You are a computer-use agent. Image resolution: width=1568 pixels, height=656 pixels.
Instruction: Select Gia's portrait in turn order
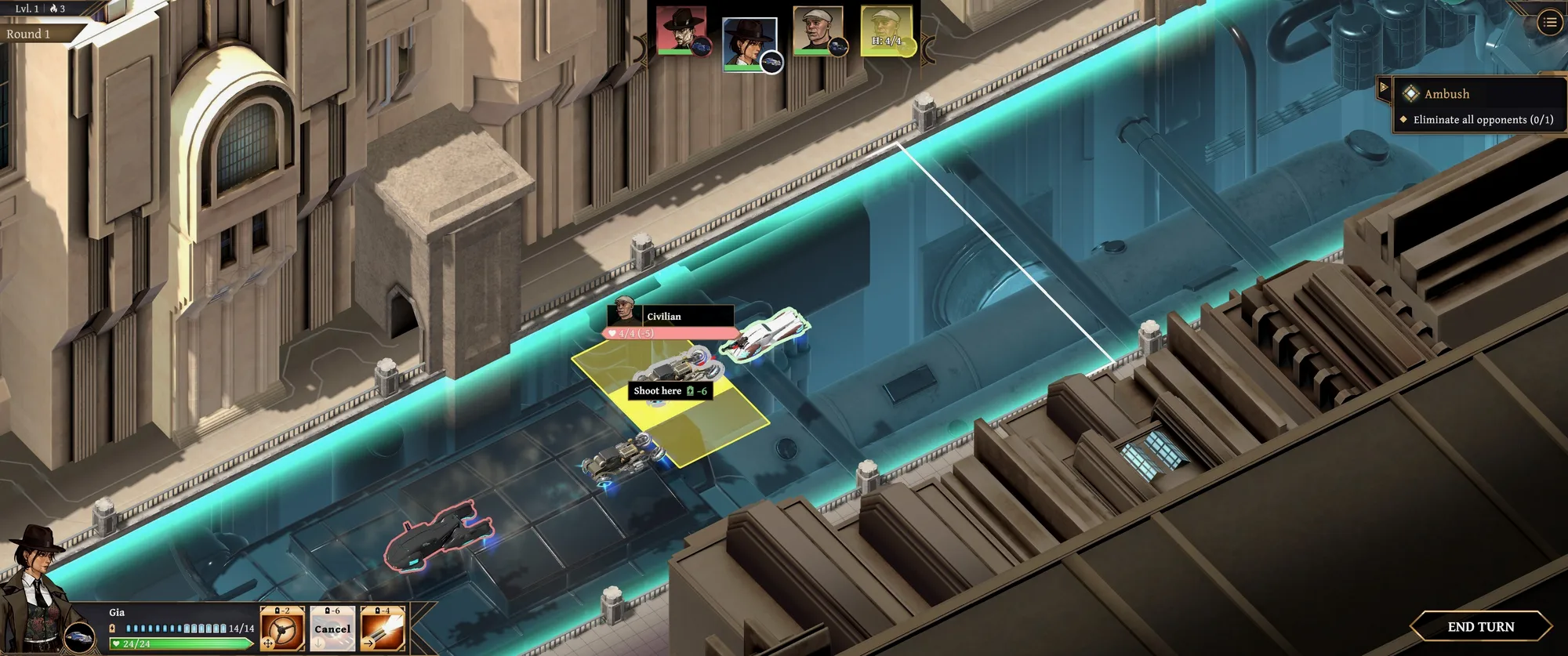(749, 42)
